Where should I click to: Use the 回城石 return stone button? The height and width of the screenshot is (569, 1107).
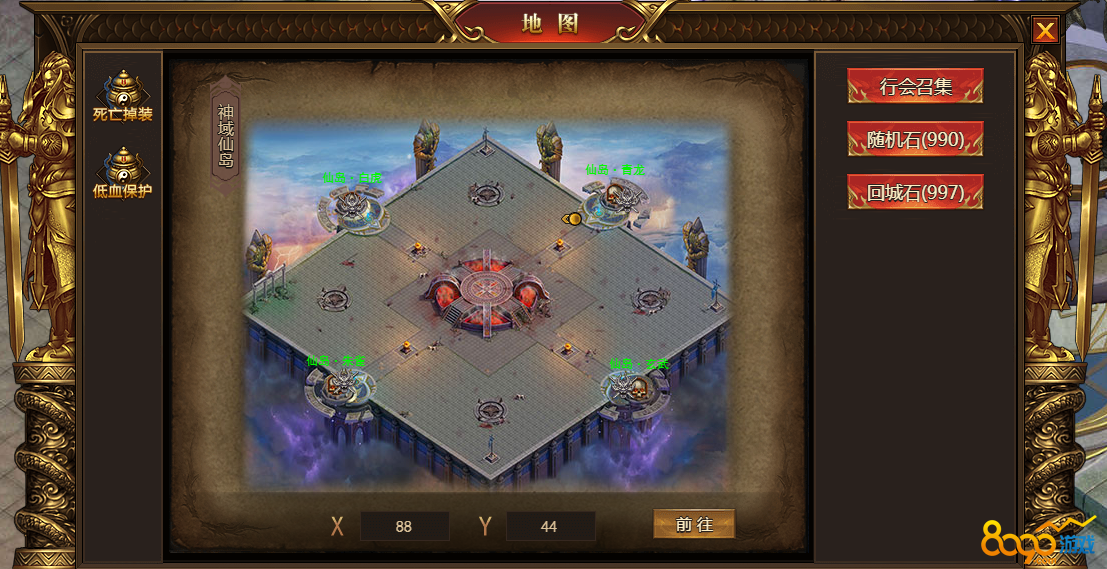[x=915, y=192]
